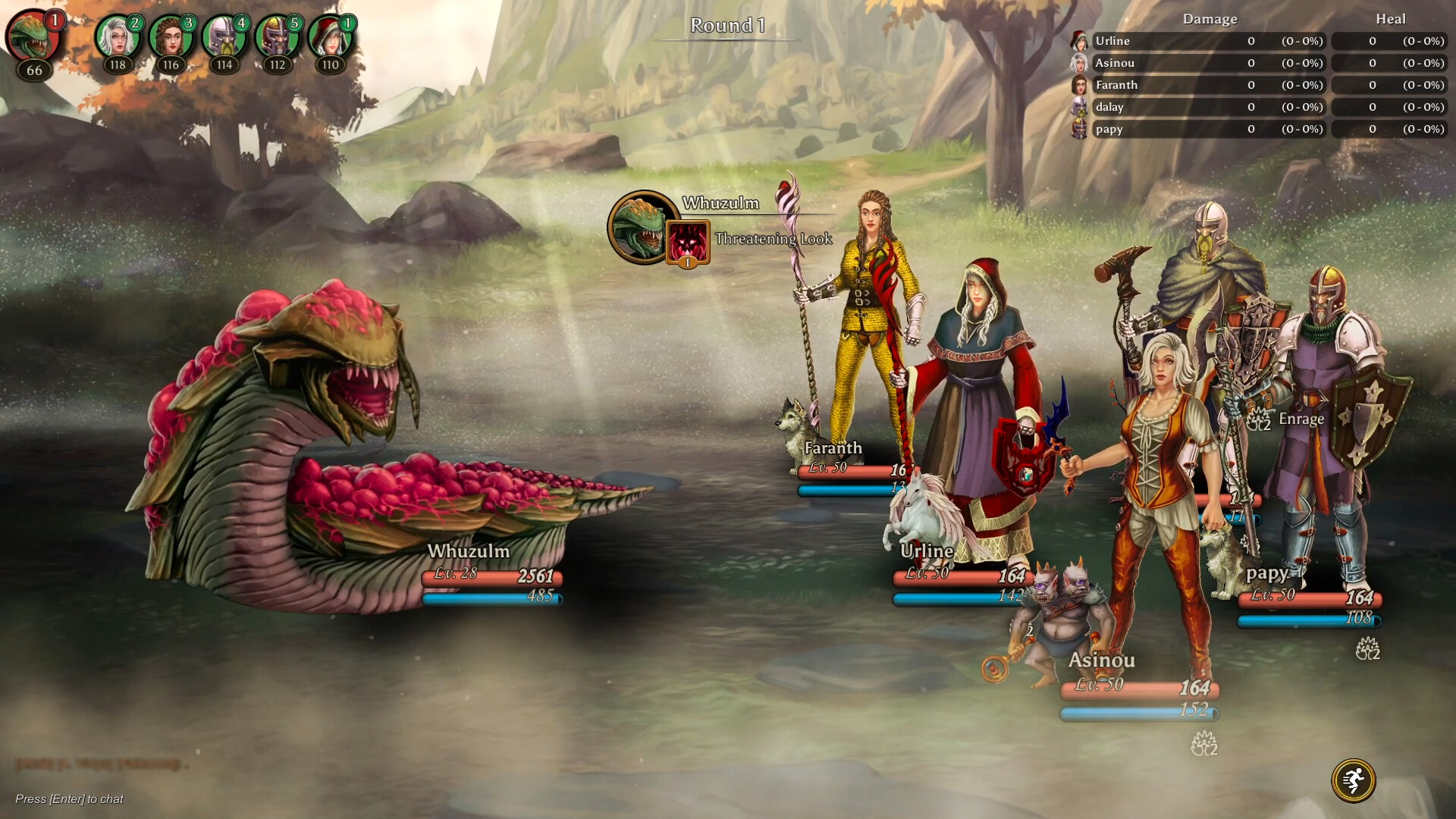This screenshot has height=819, width=1456.
Task: Switch to the Heal statistics column
Action: 1392,19
